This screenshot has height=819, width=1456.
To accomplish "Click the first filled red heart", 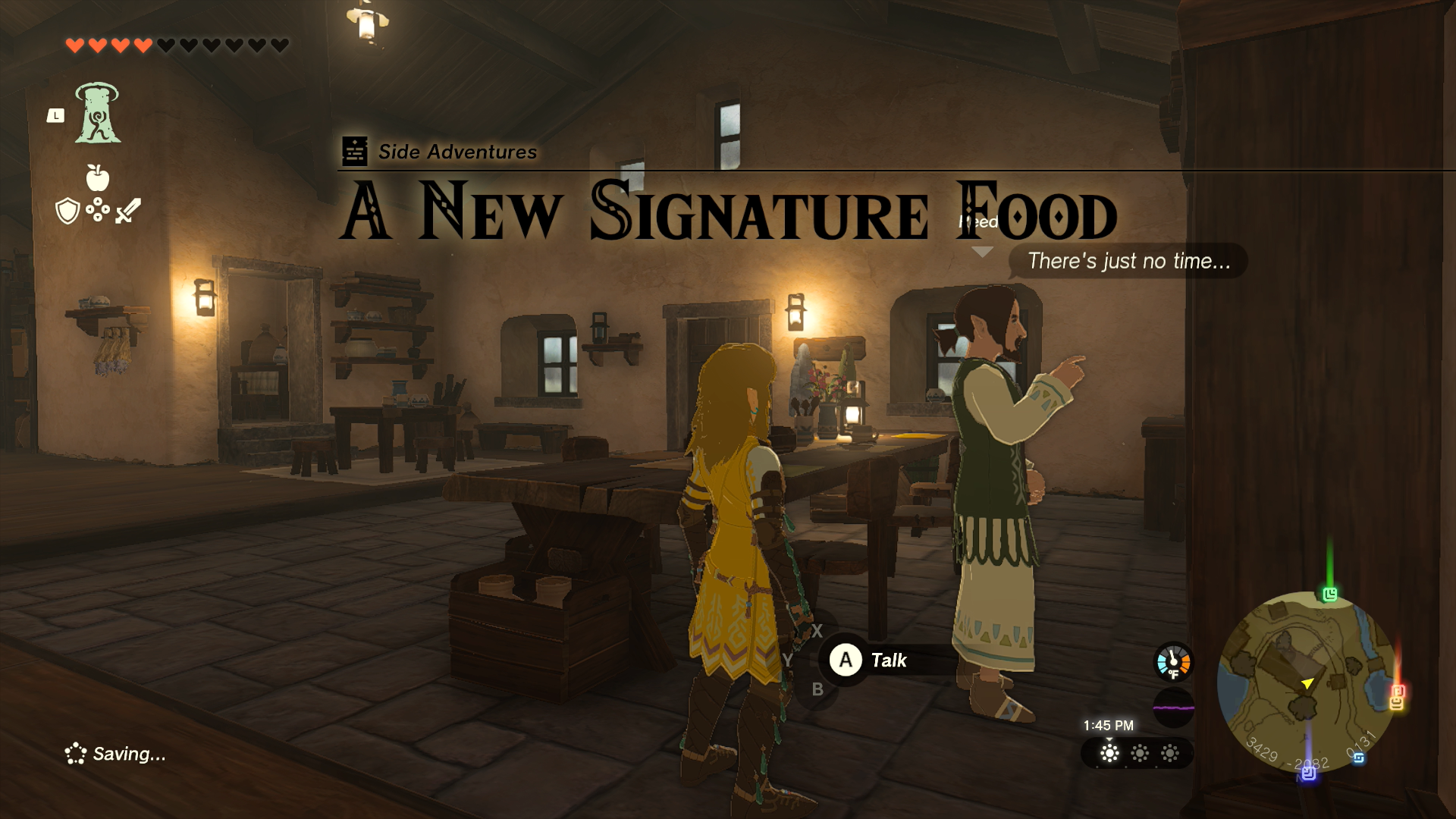I will click(x=74, y=45).
